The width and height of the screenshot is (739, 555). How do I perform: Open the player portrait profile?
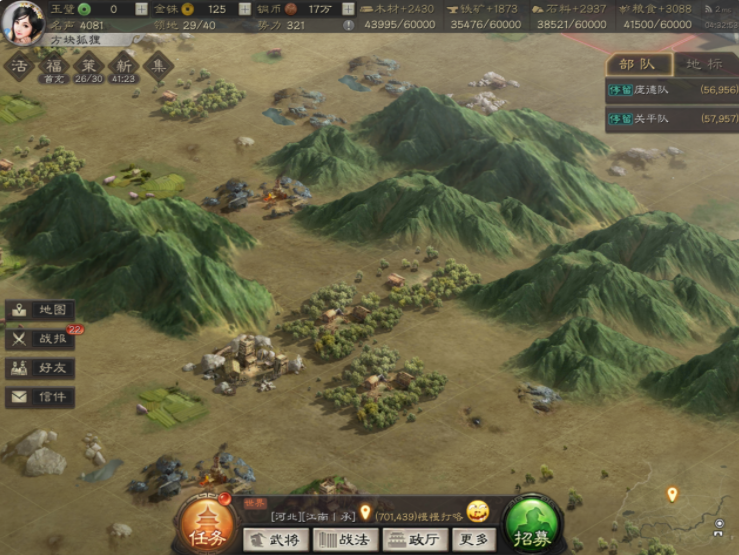point(22,22)
